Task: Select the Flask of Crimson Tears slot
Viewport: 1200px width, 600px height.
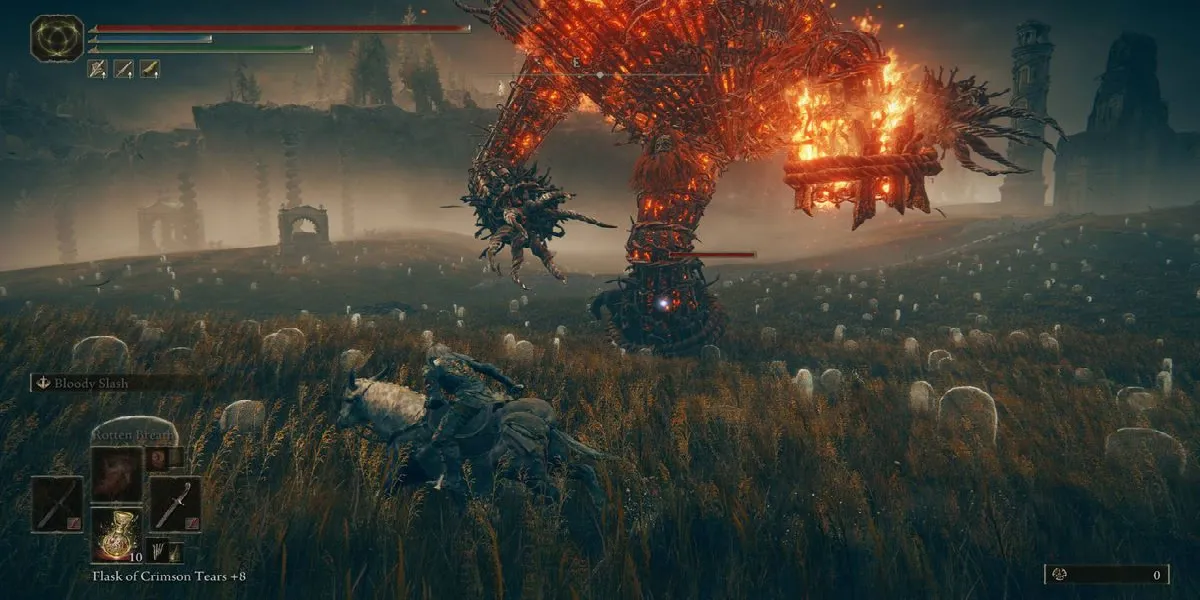Action: tap(116, 534)
